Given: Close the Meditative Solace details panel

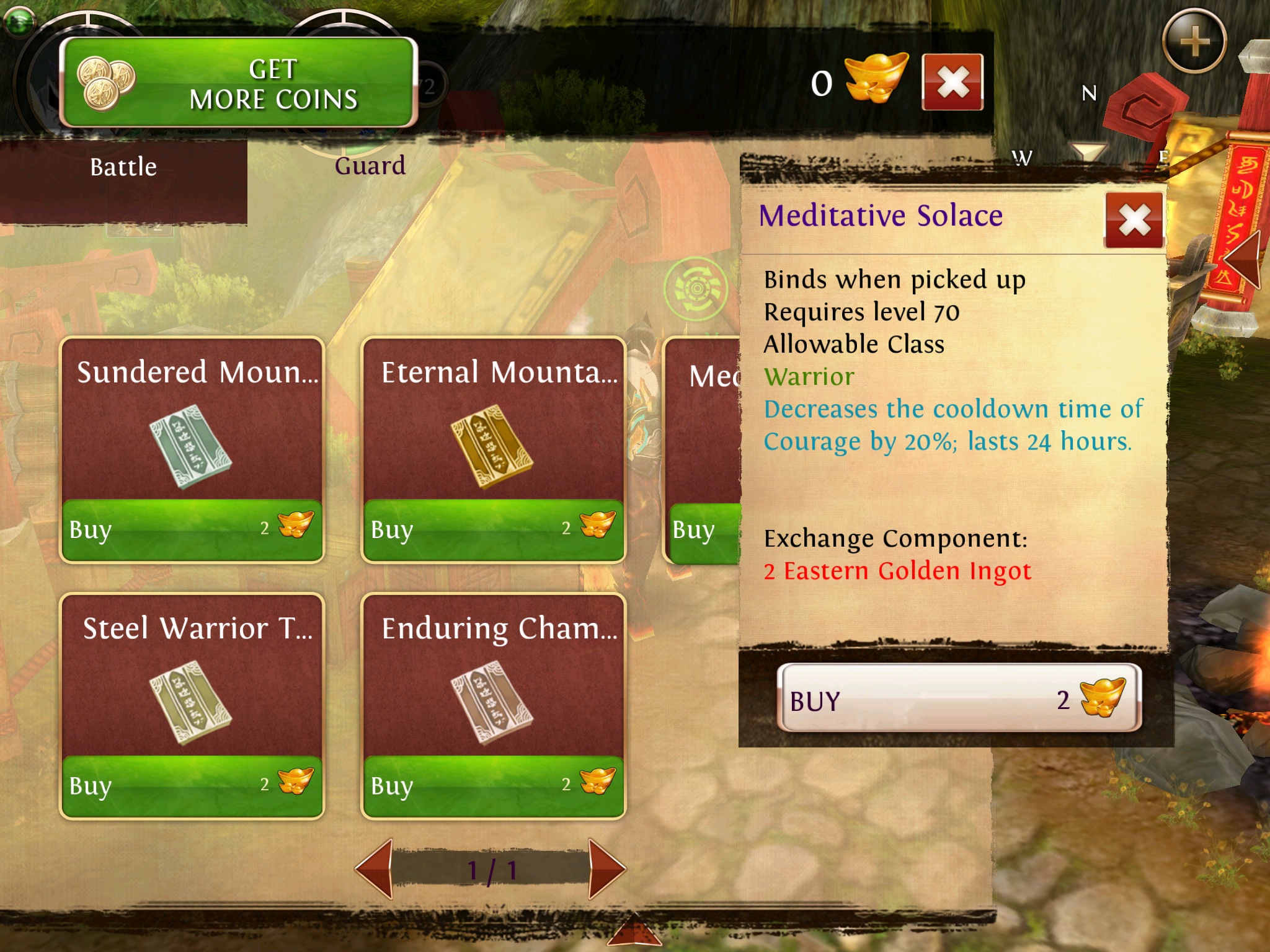Looking at the screenshot, I should tap(1134, 220).
